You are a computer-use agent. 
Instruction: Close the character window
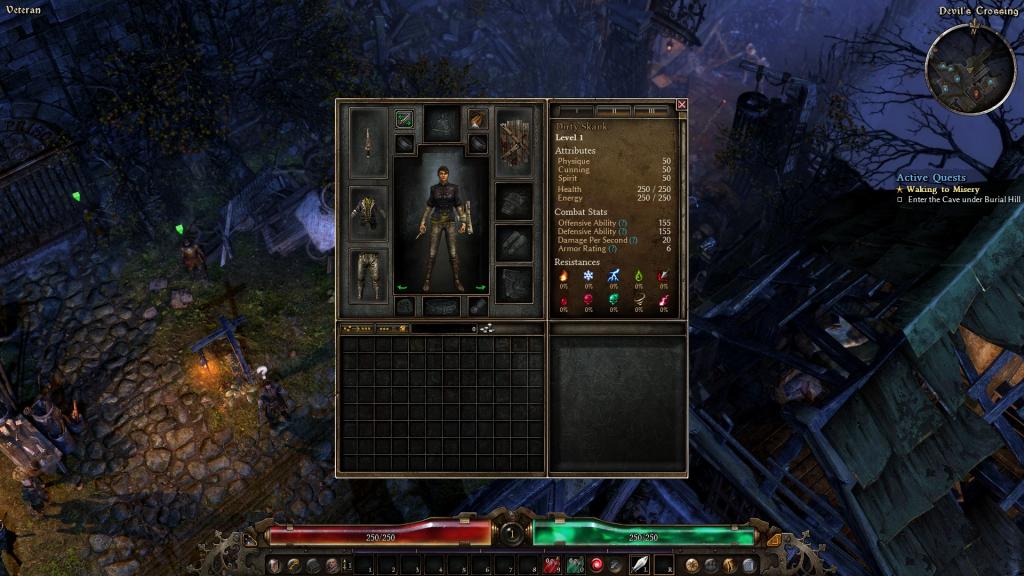coord(682,104)
